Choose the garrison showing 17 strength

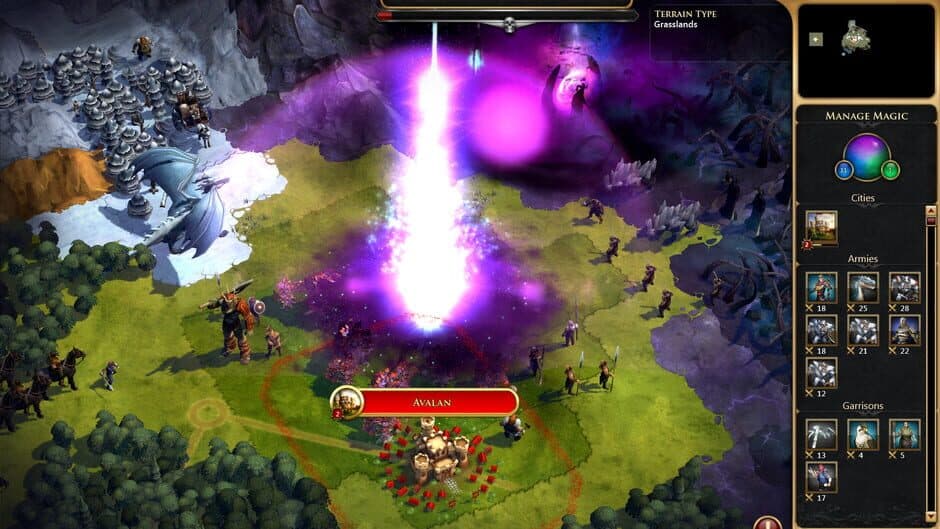click(x=822, y=476)
